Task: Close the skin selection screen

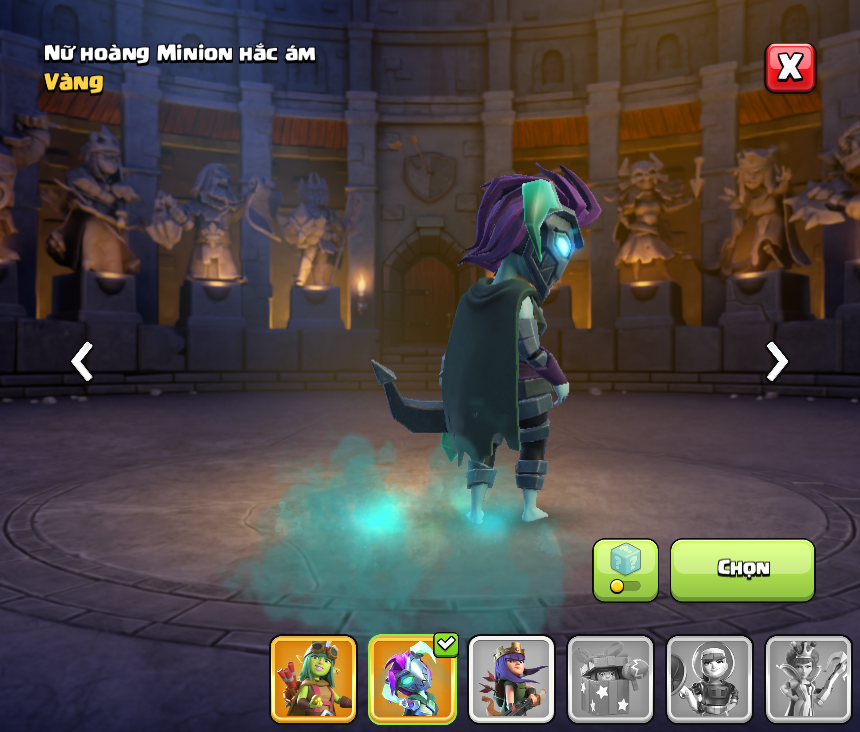Action: (x=790, y=68)
